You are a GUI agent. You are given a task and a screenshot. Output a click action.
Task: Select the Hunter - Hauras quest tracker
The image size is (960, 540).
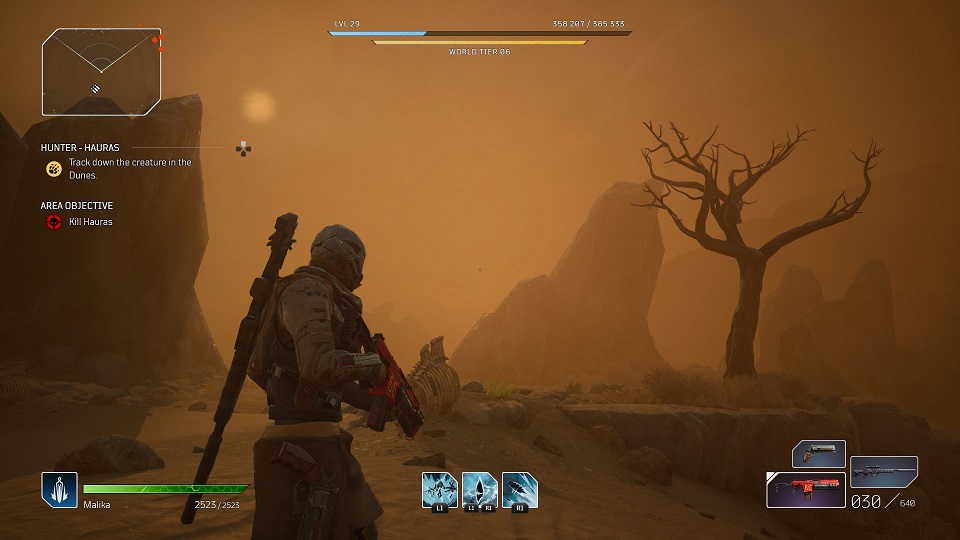click(x=80, y=148)
